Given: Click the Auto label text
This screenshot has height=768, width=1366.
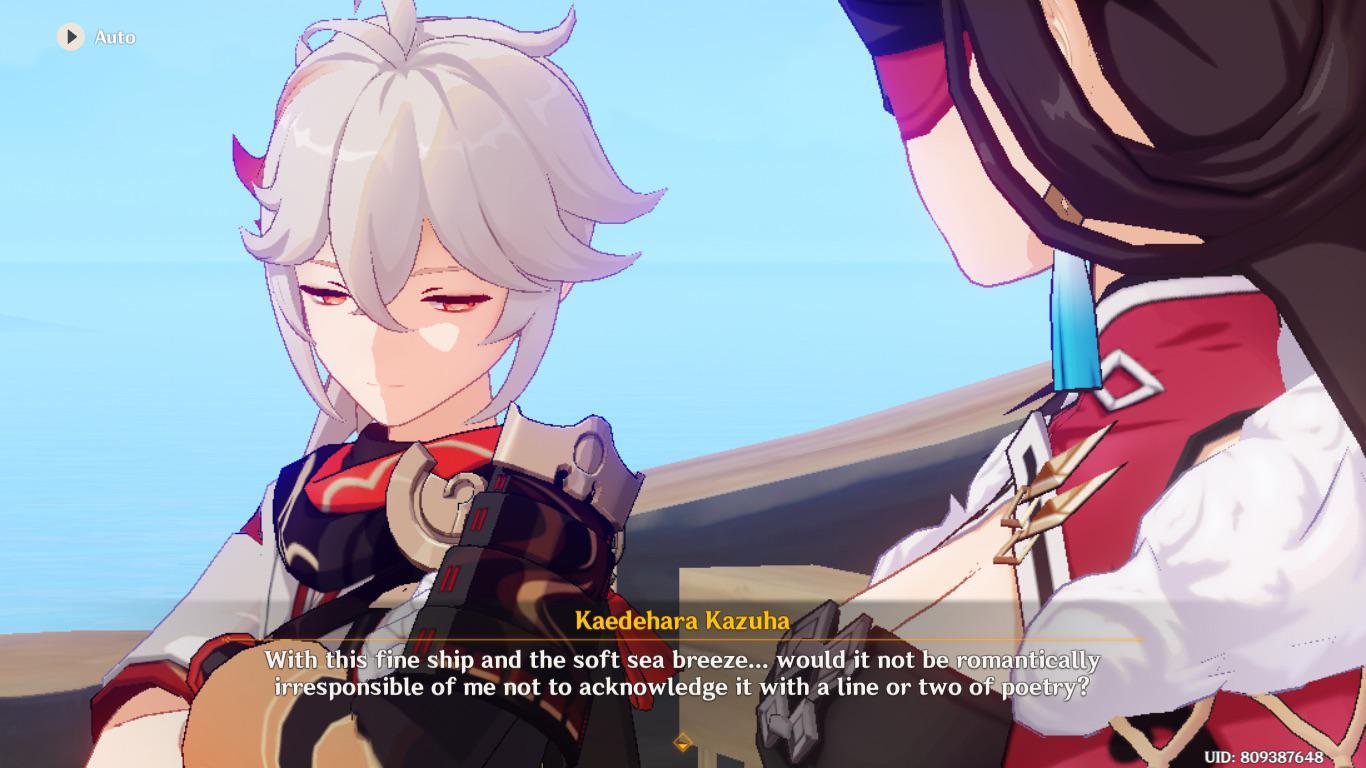Looking at the screenshot, I should point(117,38).
